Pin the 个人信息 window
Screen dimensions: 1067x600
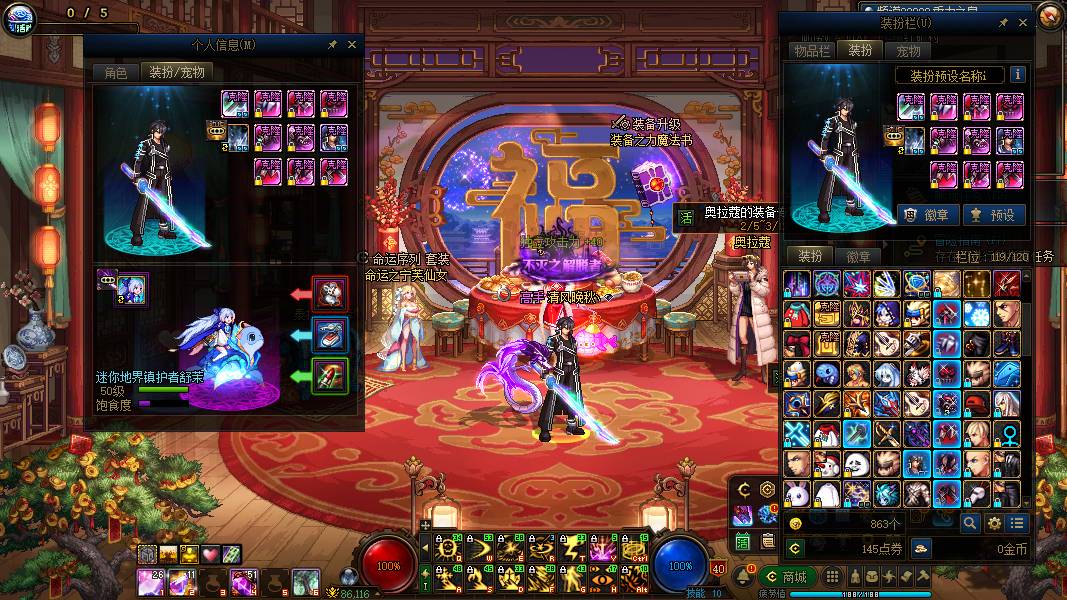coord(332,45)
